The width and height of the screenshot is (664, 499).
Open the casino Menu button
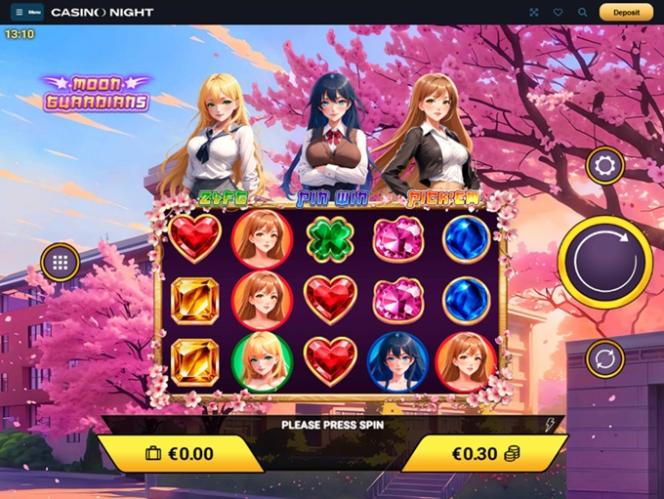click(x=27, y=13)
